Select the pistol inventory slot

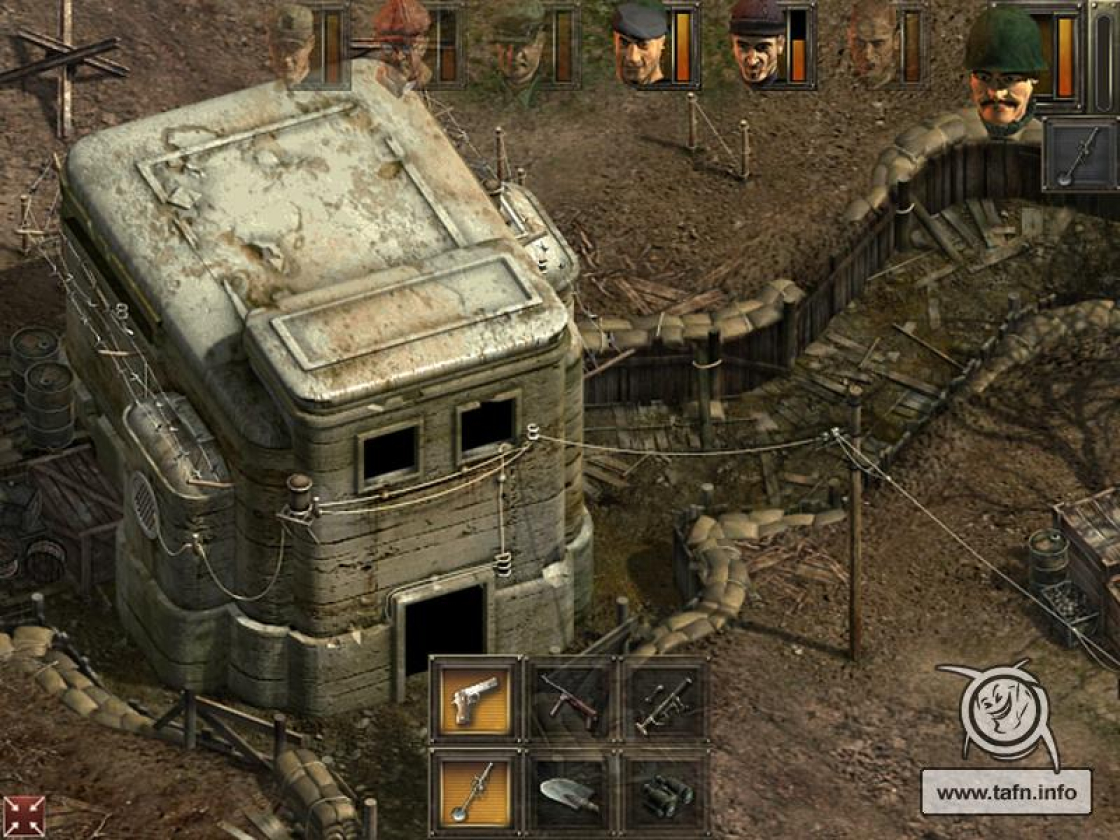pyautogui.click(x=476, y=699)
